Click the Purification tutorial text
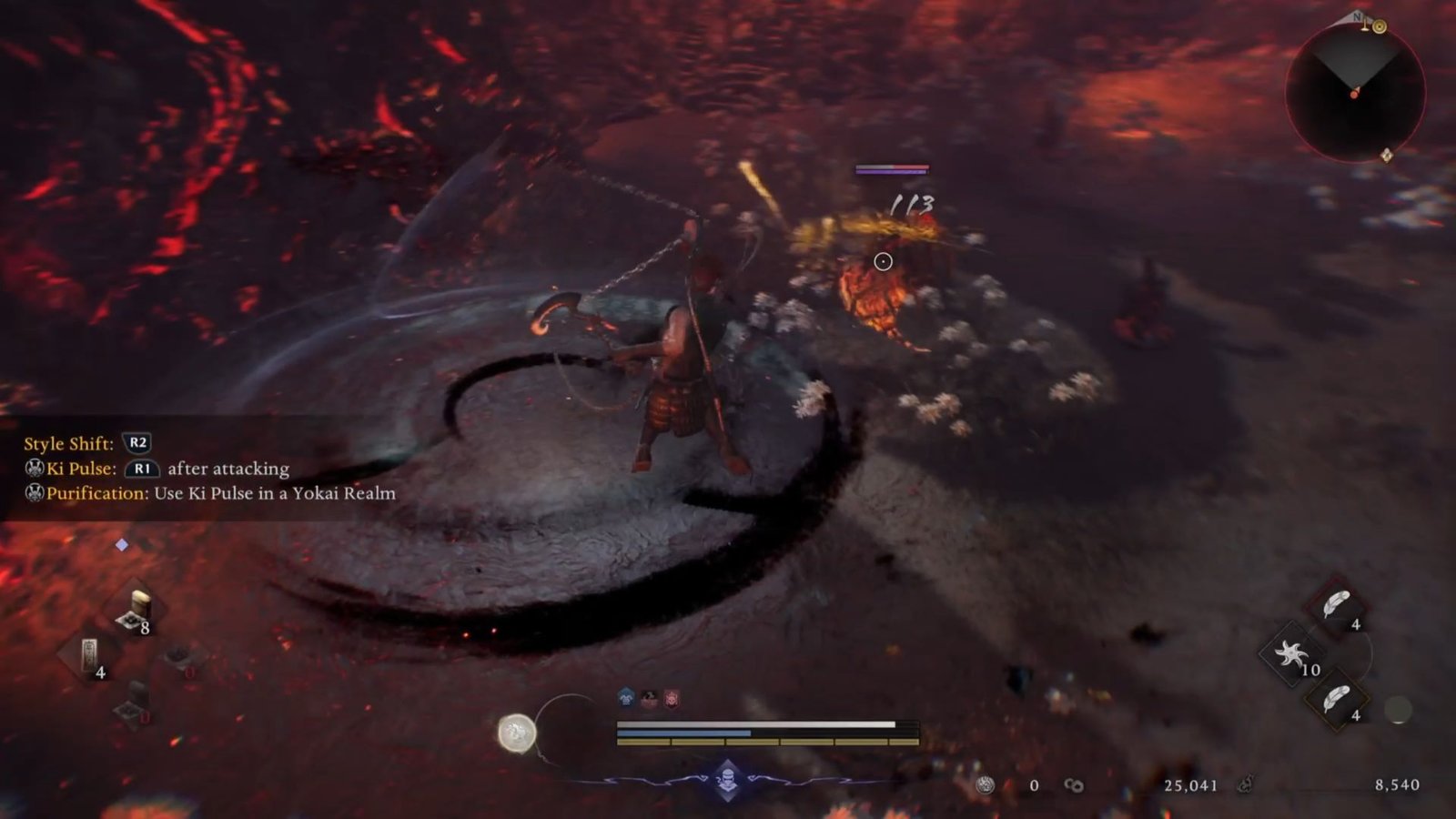 tap(205, 494)
